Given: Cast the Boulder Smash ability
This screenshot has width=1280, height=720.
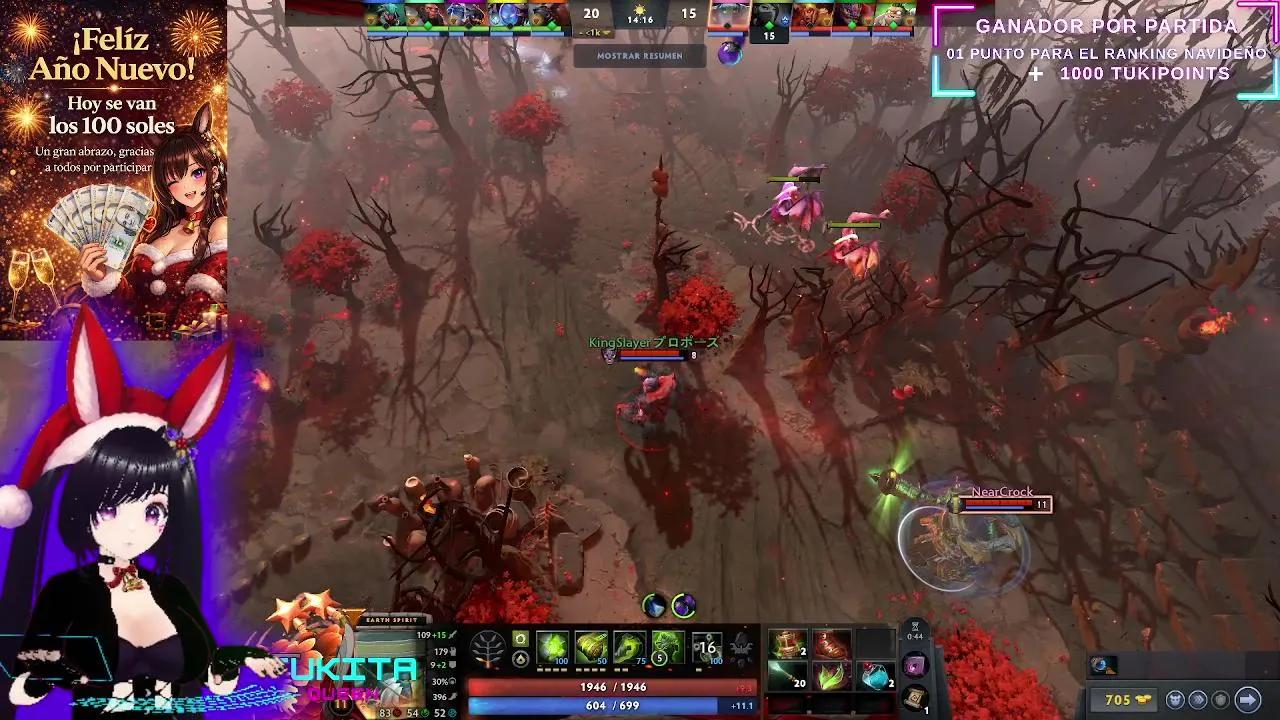Looking at the screenshot, I should pos(553,647).
